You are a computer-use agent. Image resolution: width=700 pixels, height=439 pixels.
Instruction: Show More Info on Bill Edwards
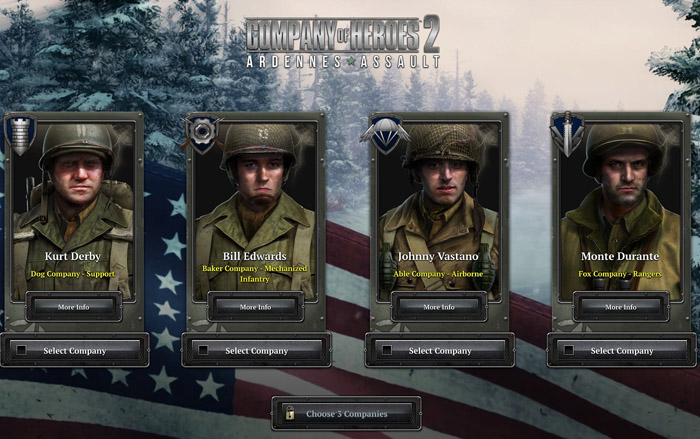[256, 307]
